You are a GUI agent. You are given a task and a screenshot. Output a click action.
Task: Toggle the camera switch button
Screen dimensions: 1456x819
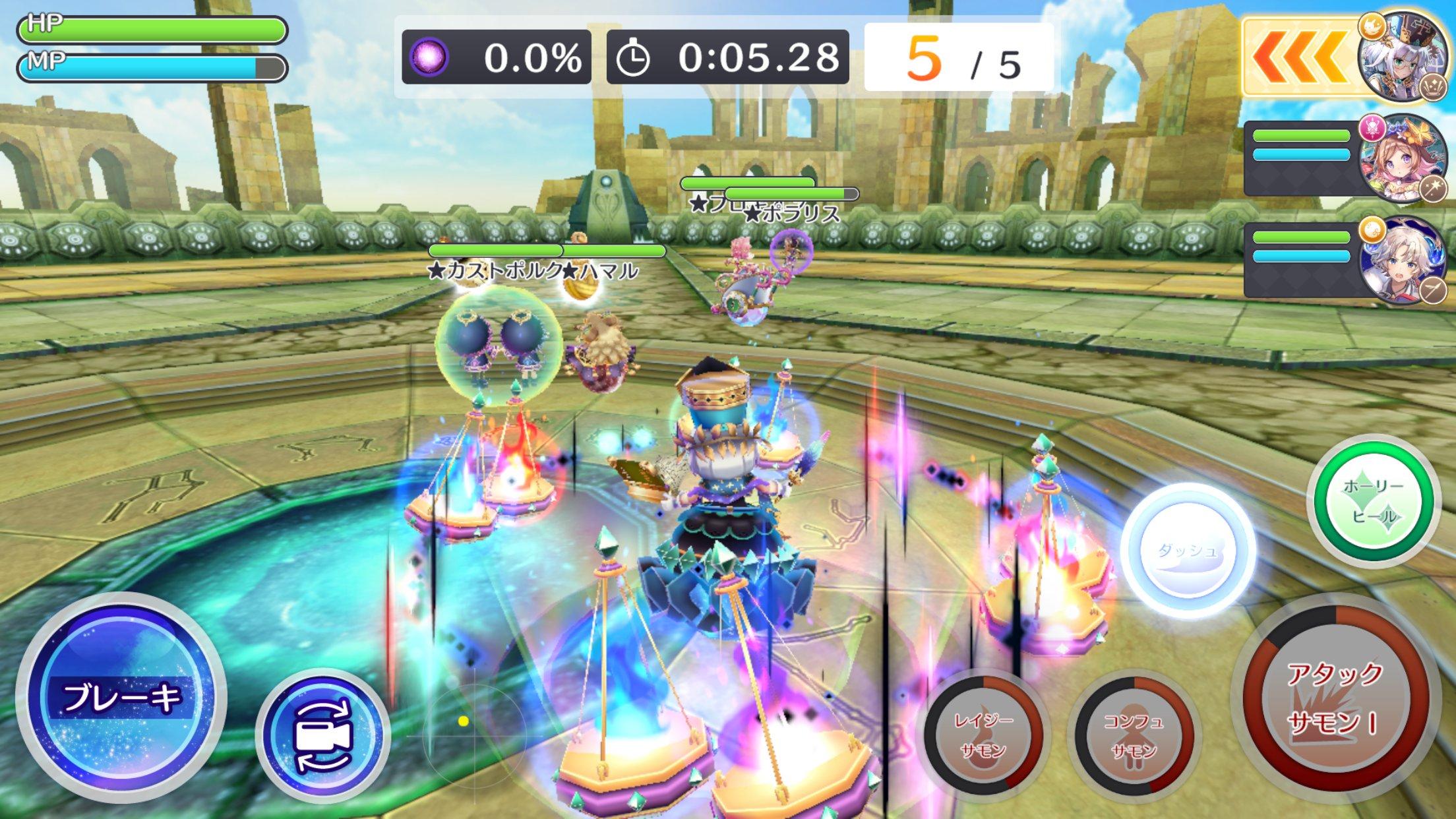[322, 736]
